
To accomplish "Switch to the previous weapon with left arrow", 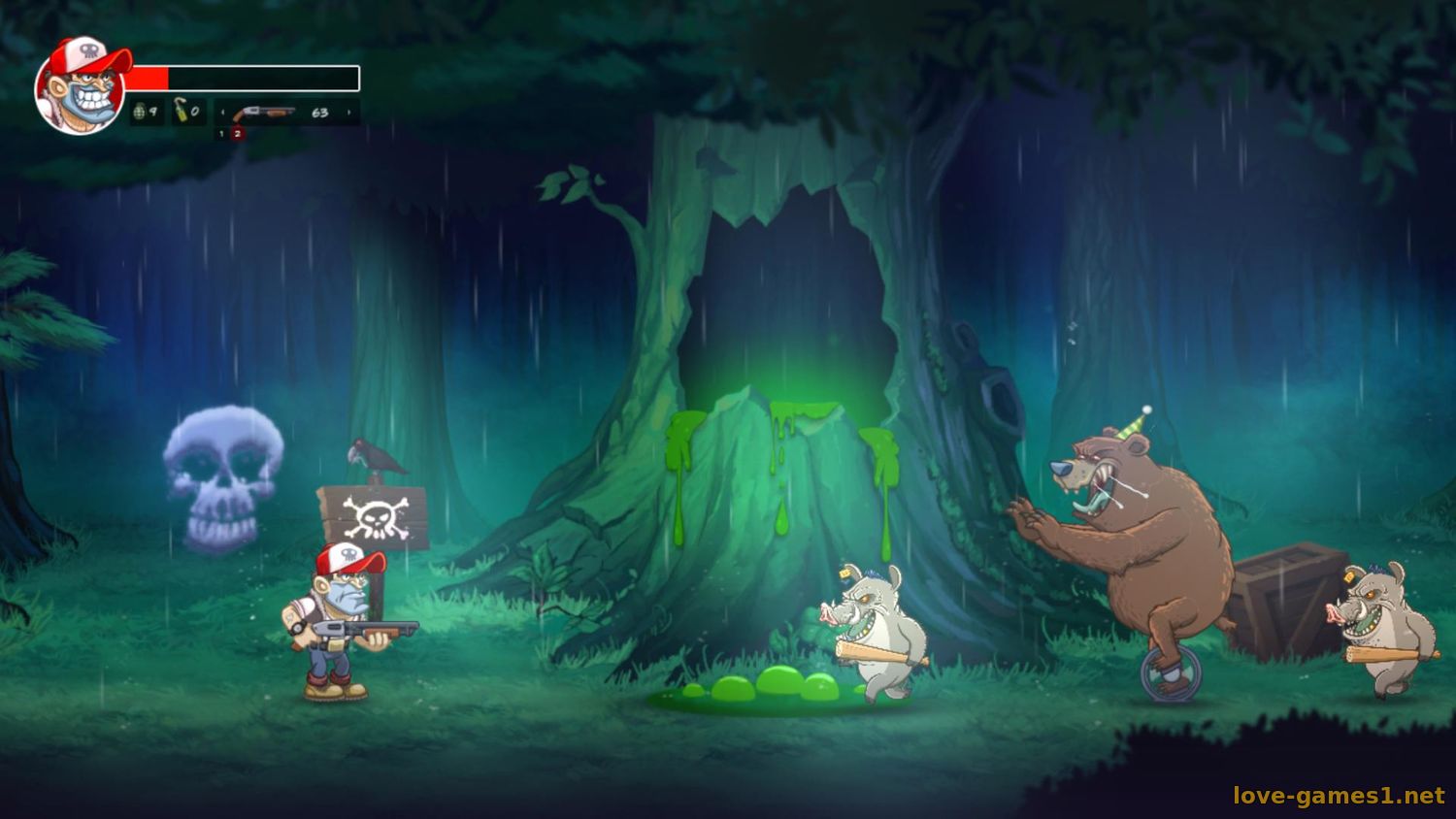I will click(222, 114).
